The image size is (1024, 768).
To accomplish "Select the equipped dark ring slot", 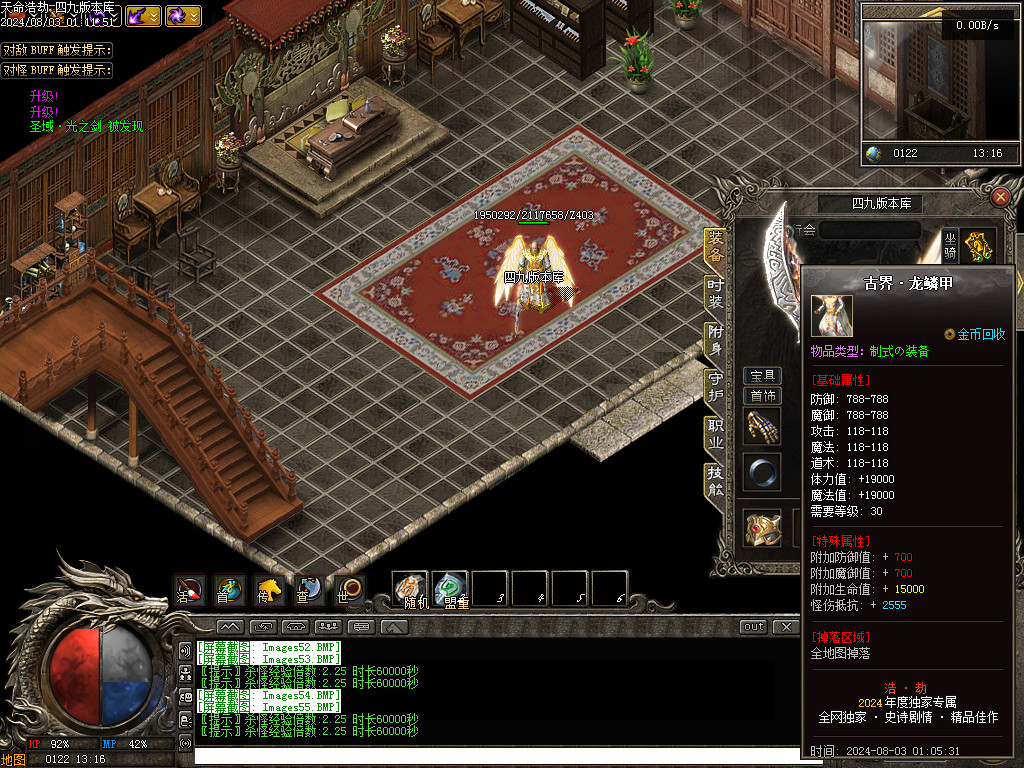I will (x=762, y=472).
